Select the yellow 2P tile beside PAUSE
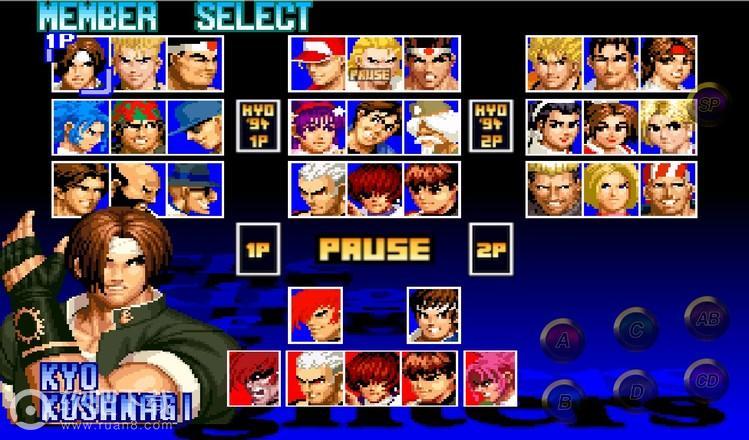749x440 pixels. tap(489, 250)
